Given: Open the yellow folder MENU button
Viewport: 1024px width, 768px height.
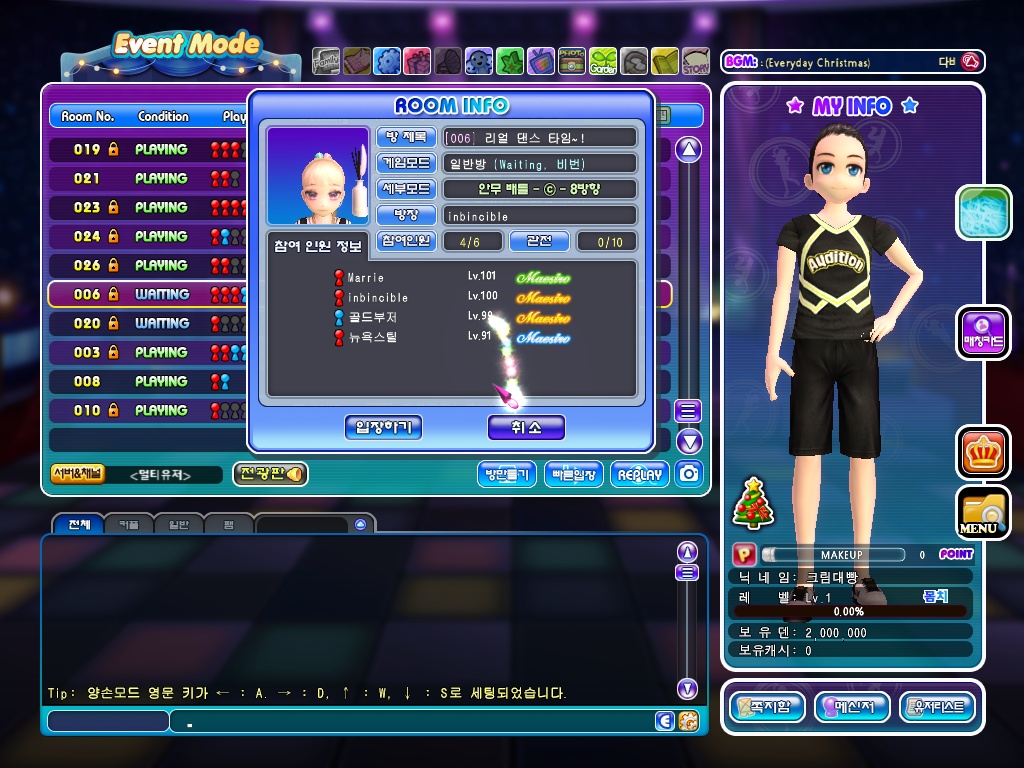Looking at the screenshot, I should pos(983,512).
